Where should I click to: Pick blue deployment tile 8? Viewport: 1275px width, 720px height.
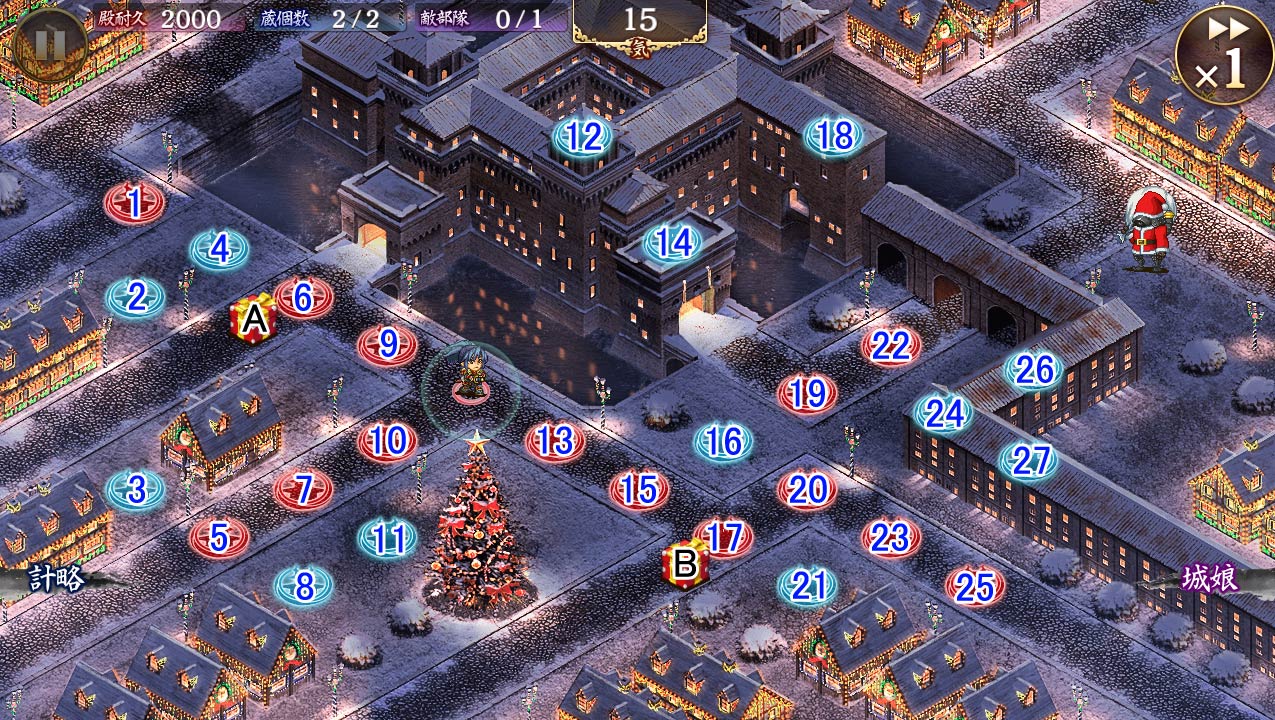pos(304,585)
